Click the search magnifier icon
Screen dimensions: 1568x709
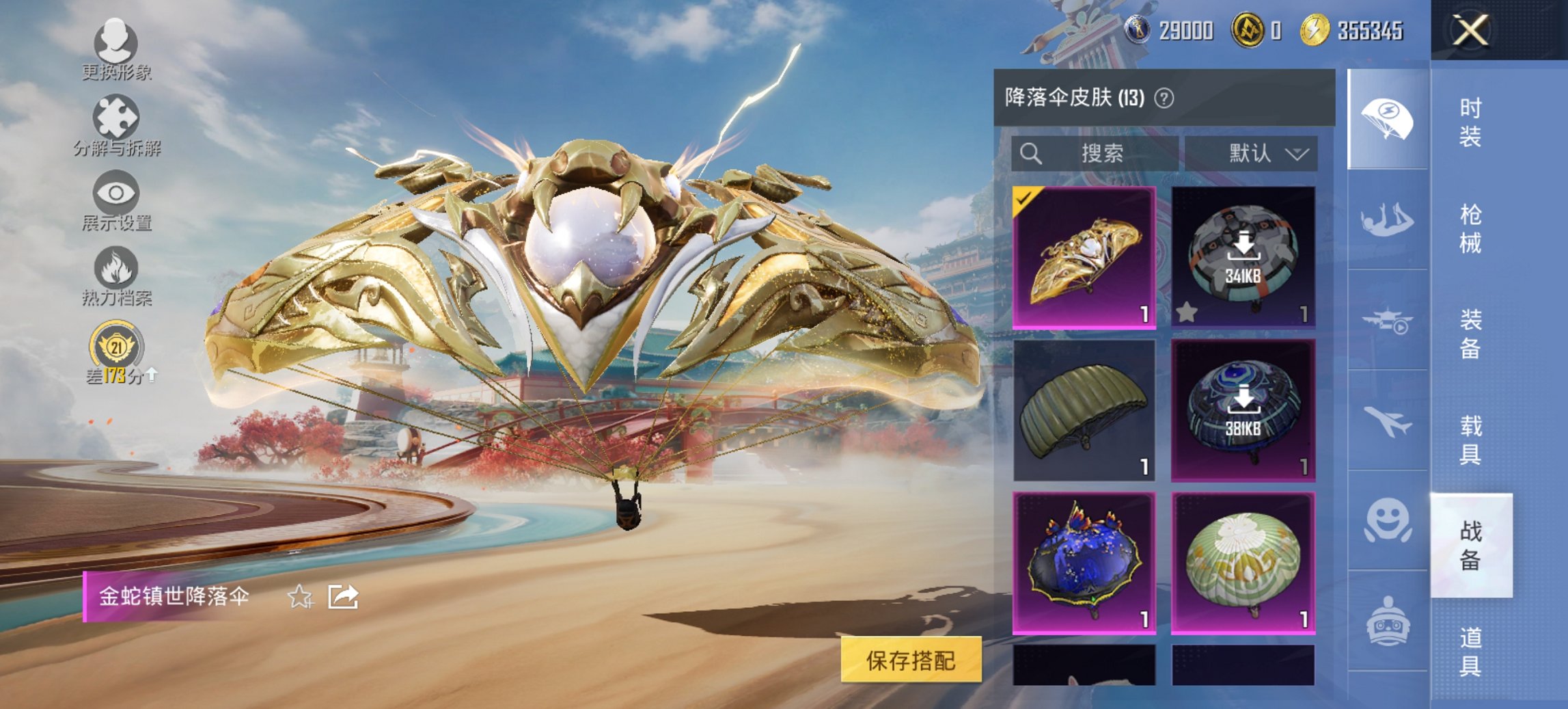1030,153
